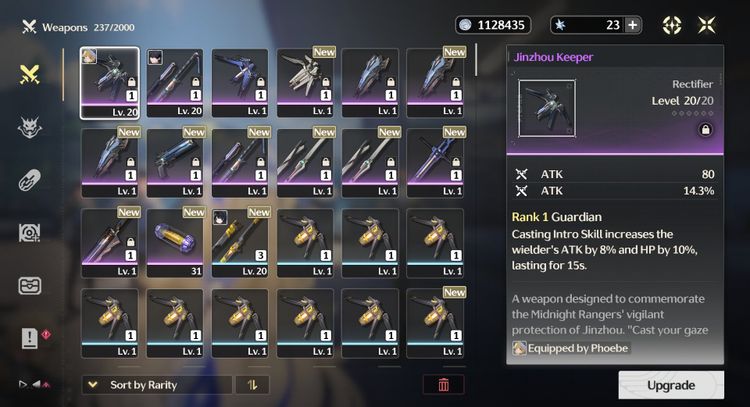This screenshot has width=750, height=407.
Task: Open the exclamation mark quest items tab
Action: pyautogui.click(x=30, y=338)
